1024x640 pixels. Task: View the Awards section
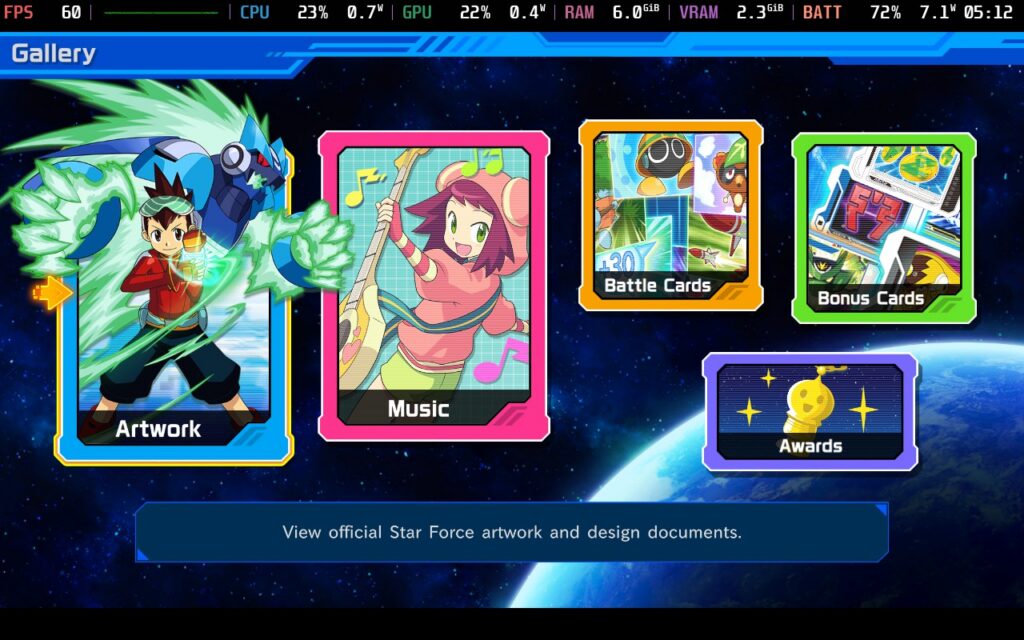(x=809, y=411)
